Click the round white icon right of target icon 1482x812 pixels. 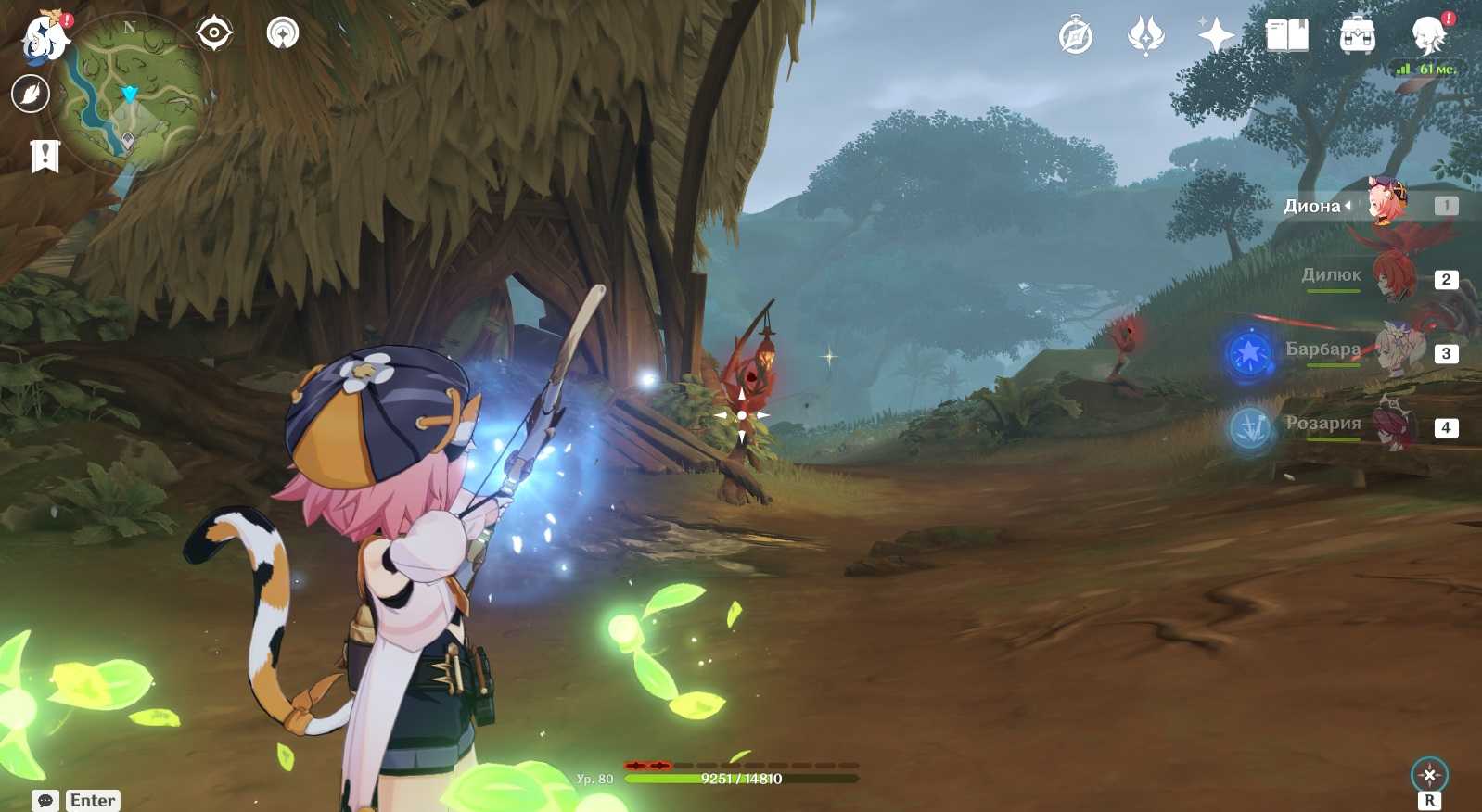[283, 33]
